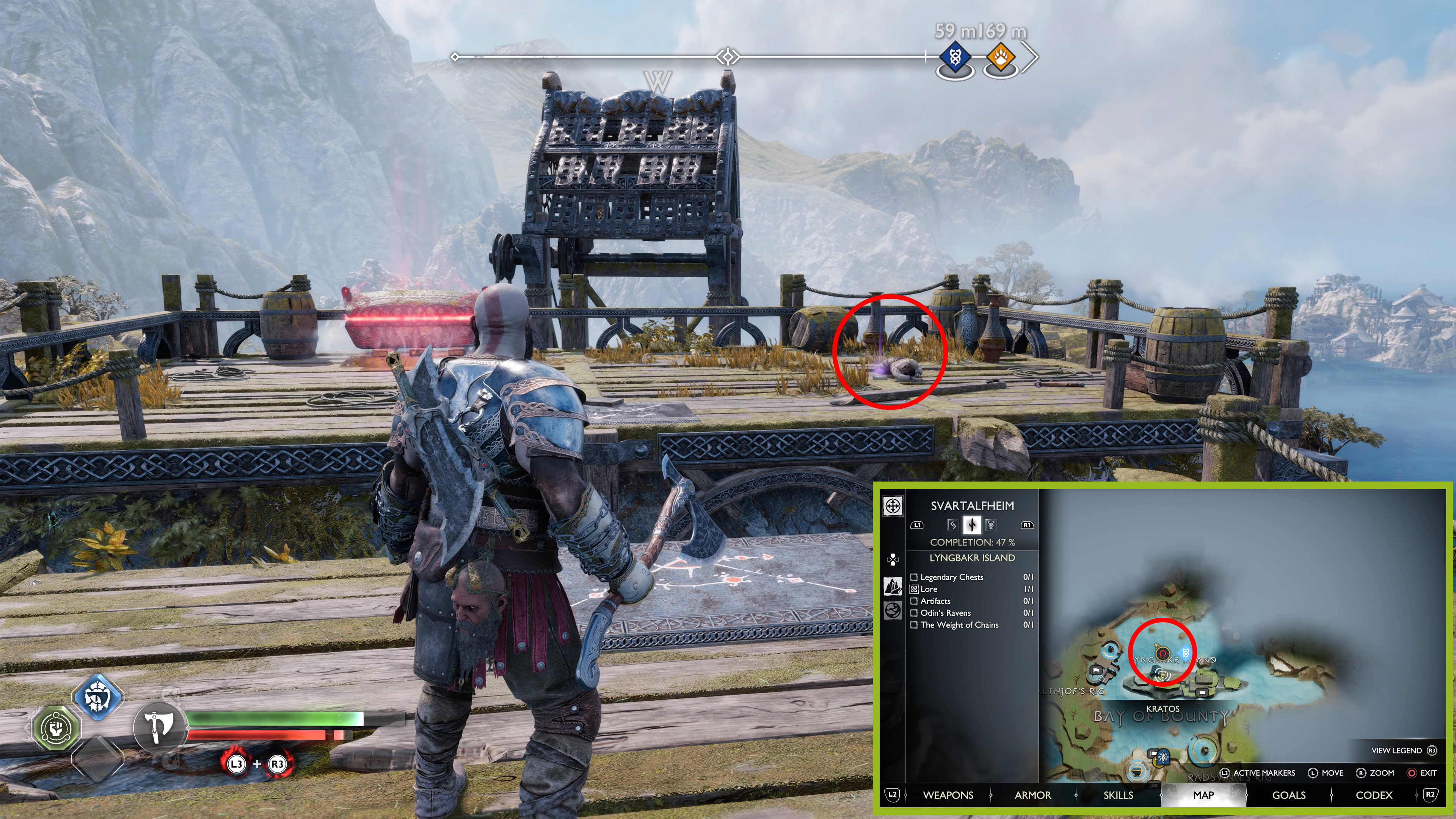Screen dimensions: 1456x819
Task: Select the mountain region icon in sidebar
Action: coord(893,586)
